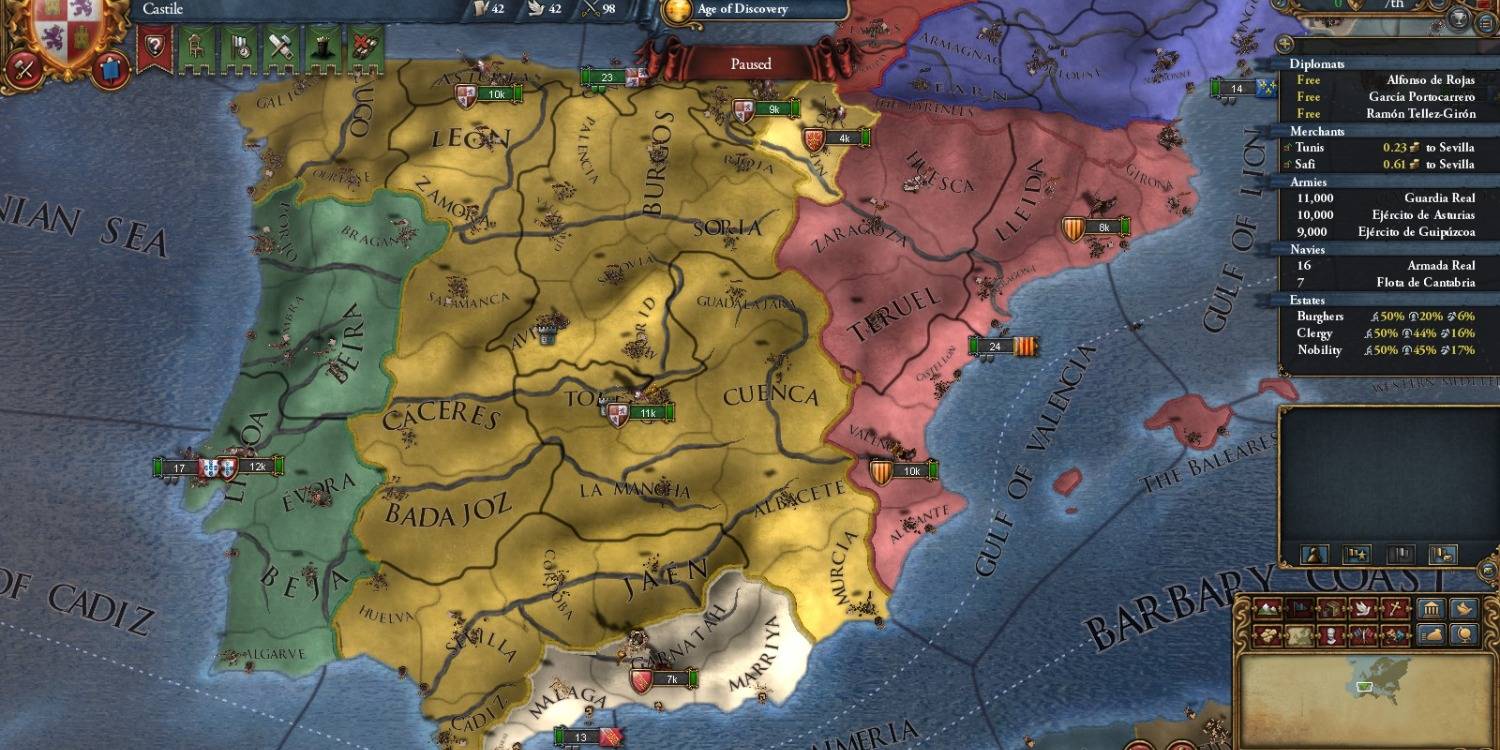Image resolution: width=1500 pixels, height=750 pixels.
Task: Select the culture mapmode (bust icon)
Action: point(1332,635)
